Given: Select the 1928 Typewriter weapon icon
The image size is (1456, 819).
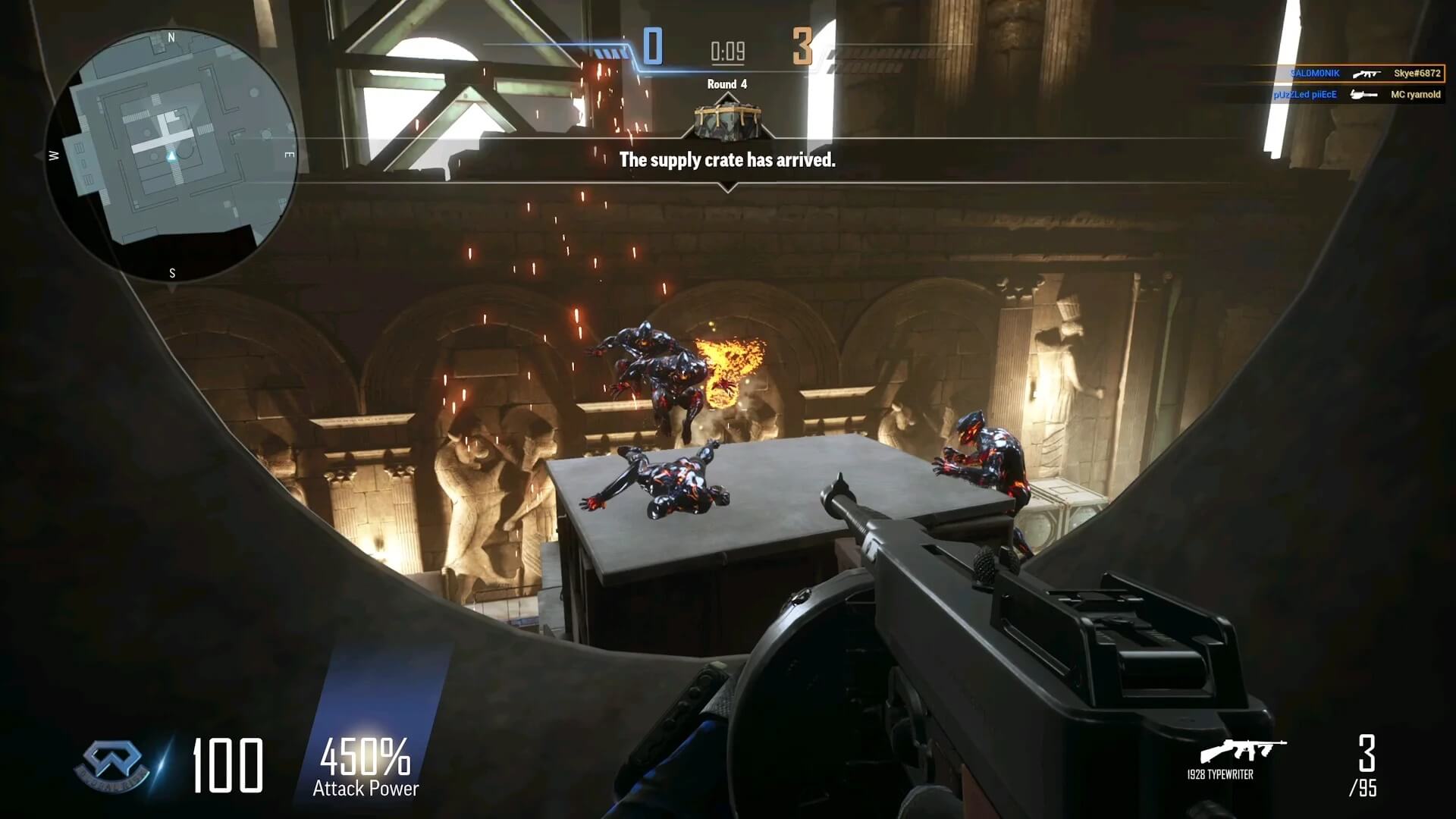Looking at the screenshot, I should pos(1242,751).
